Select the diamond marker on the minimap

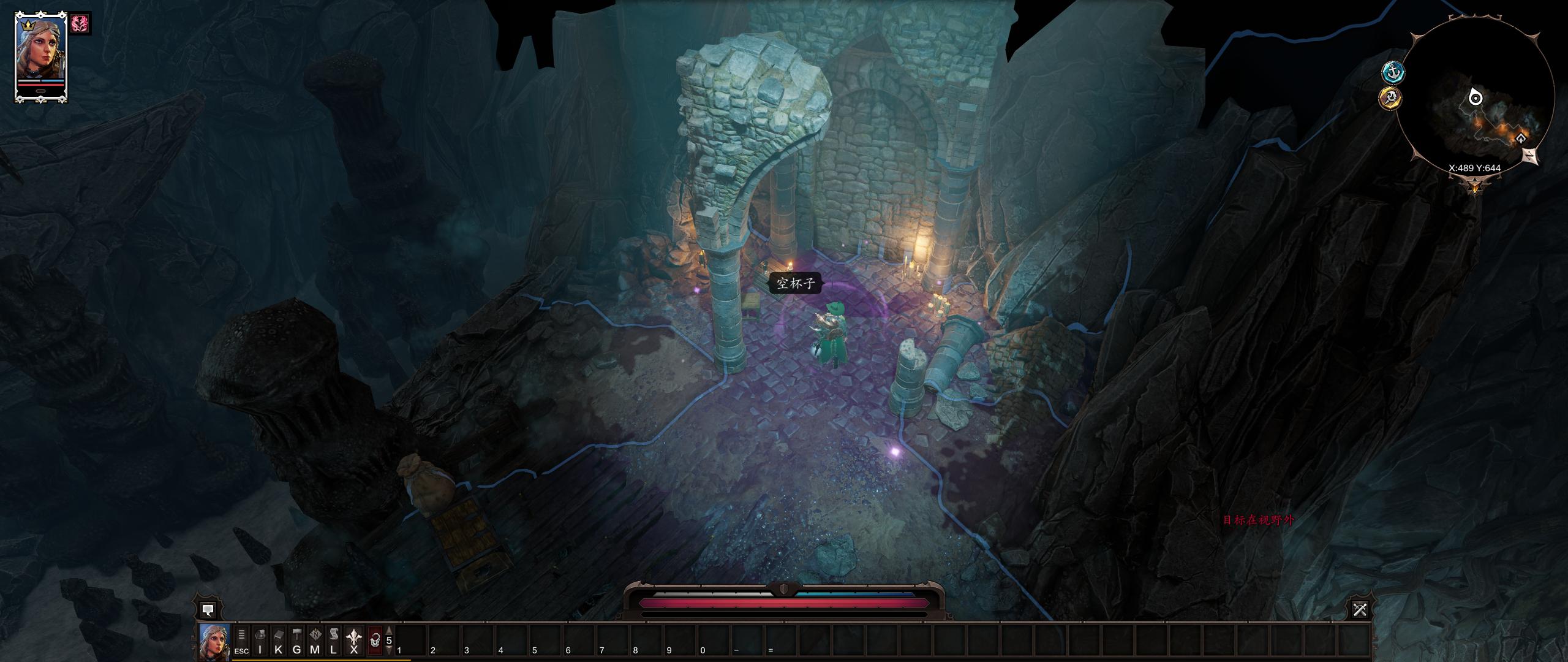[x=1520, y=139]
